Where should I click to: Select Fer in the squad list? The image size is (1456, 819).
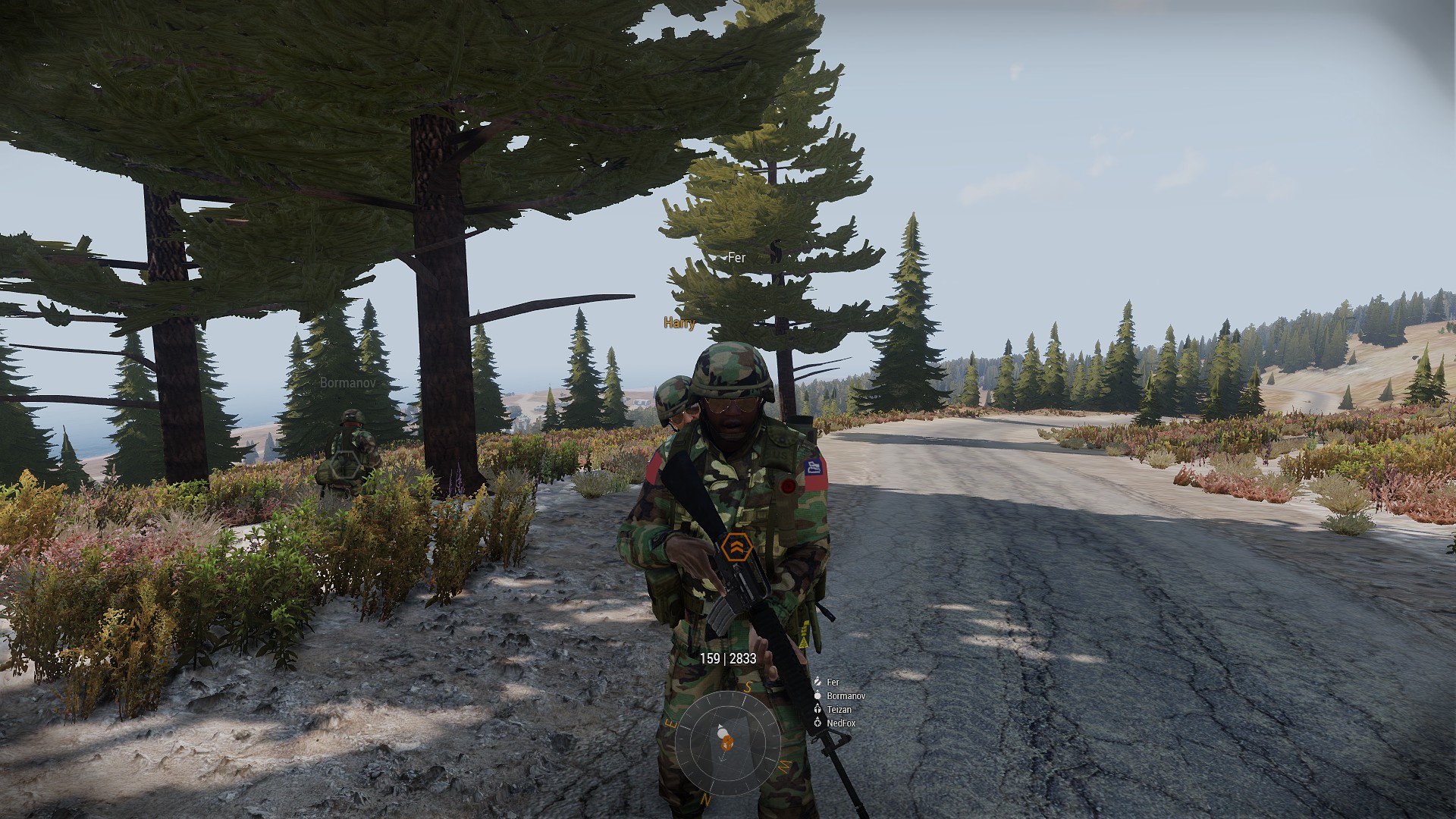click(833, 682)
